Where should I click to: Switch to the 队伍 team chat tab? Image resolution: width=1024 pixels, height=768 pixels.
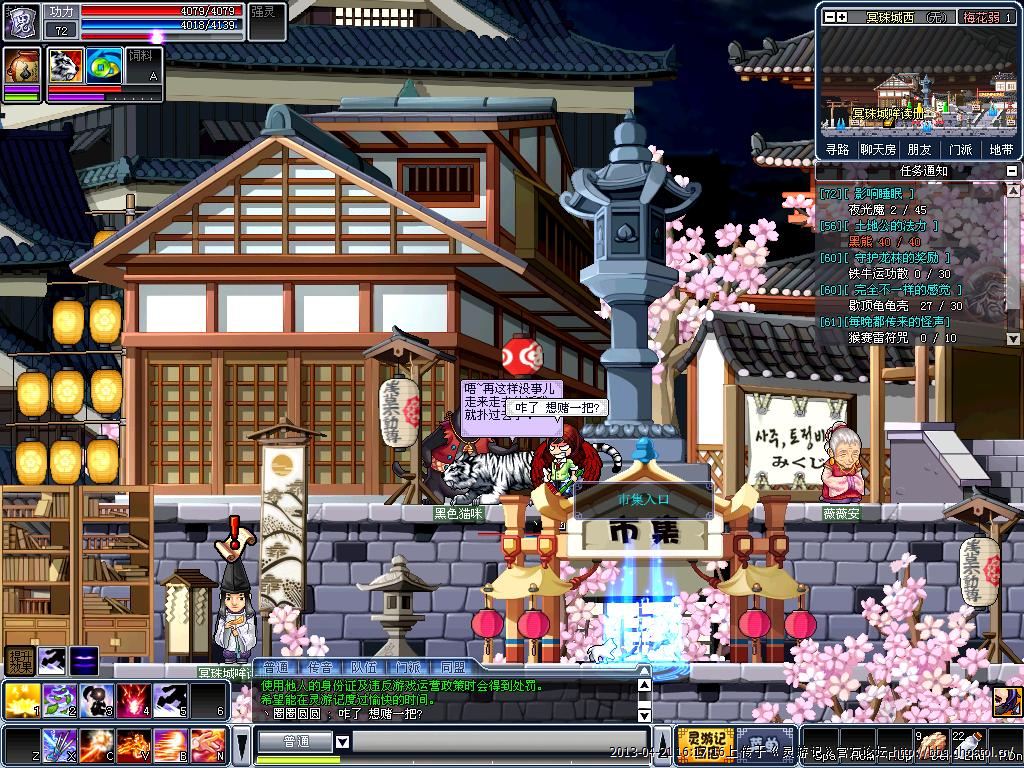tap(364, 667)
